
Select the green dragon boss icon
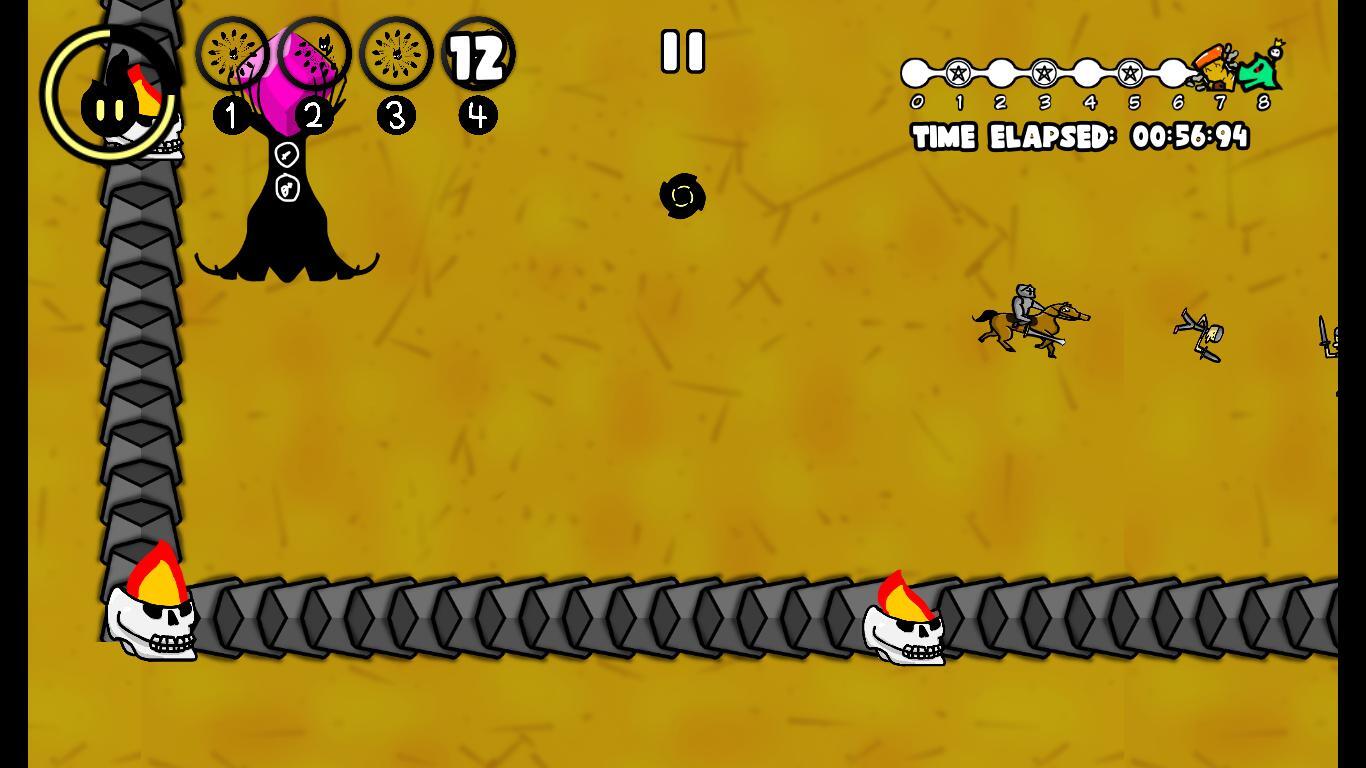pos(1262,70)
